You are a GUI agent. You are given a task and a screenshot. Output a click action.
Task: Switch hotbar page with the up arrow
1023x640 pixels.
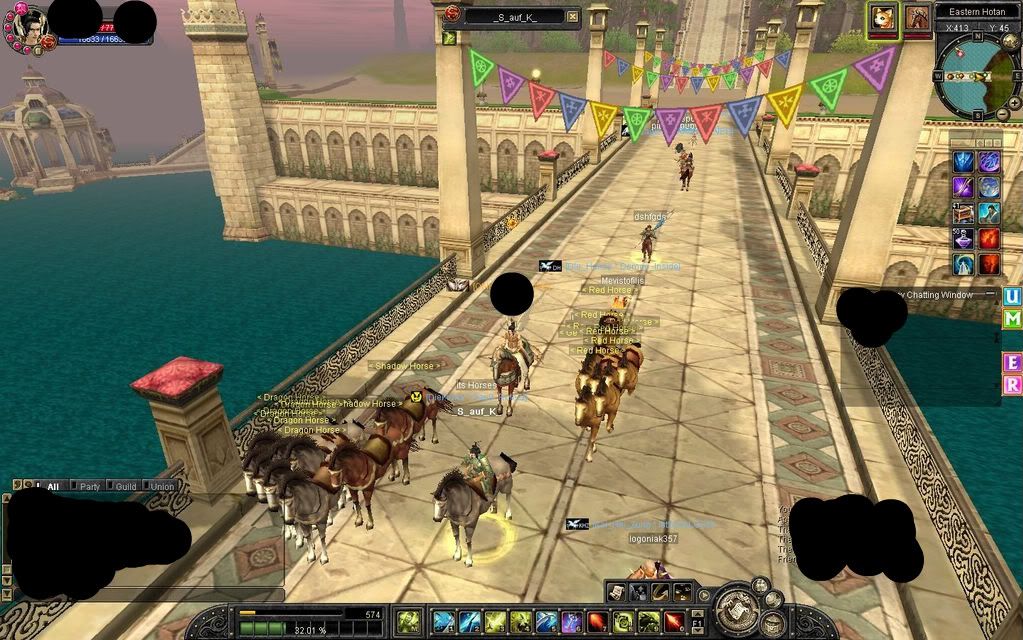(x=699, y=613)
